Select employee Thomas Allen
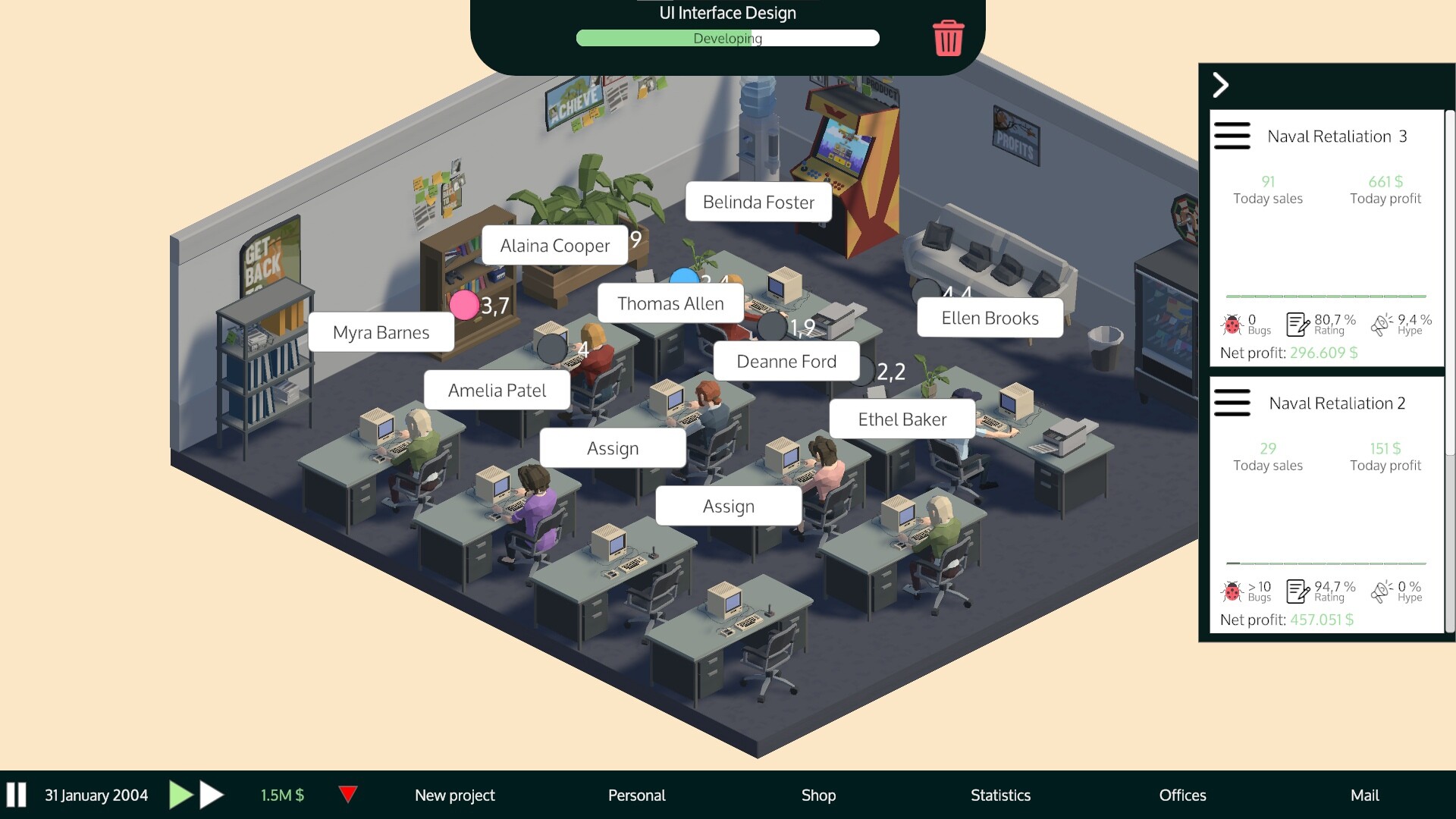This screenshot has width=1456, height=819. click(670, 303)
